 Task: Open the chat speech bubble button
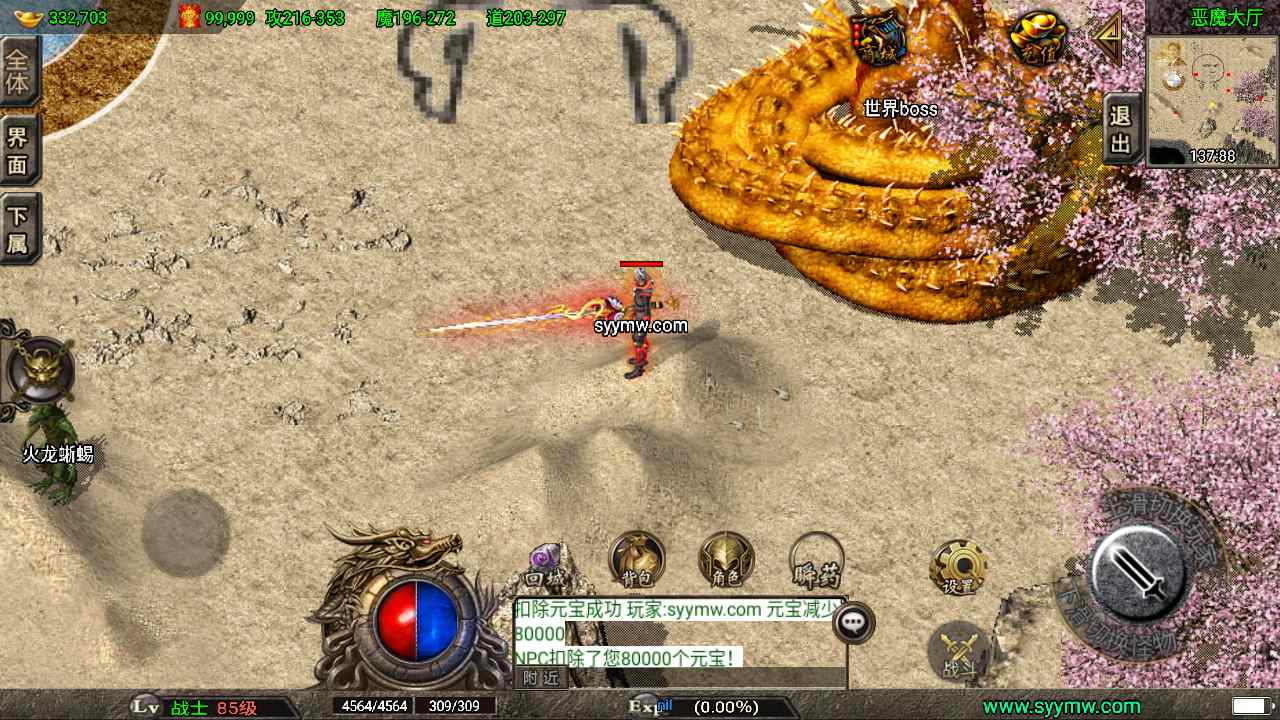pyautogui.click(x=853, y=623)
